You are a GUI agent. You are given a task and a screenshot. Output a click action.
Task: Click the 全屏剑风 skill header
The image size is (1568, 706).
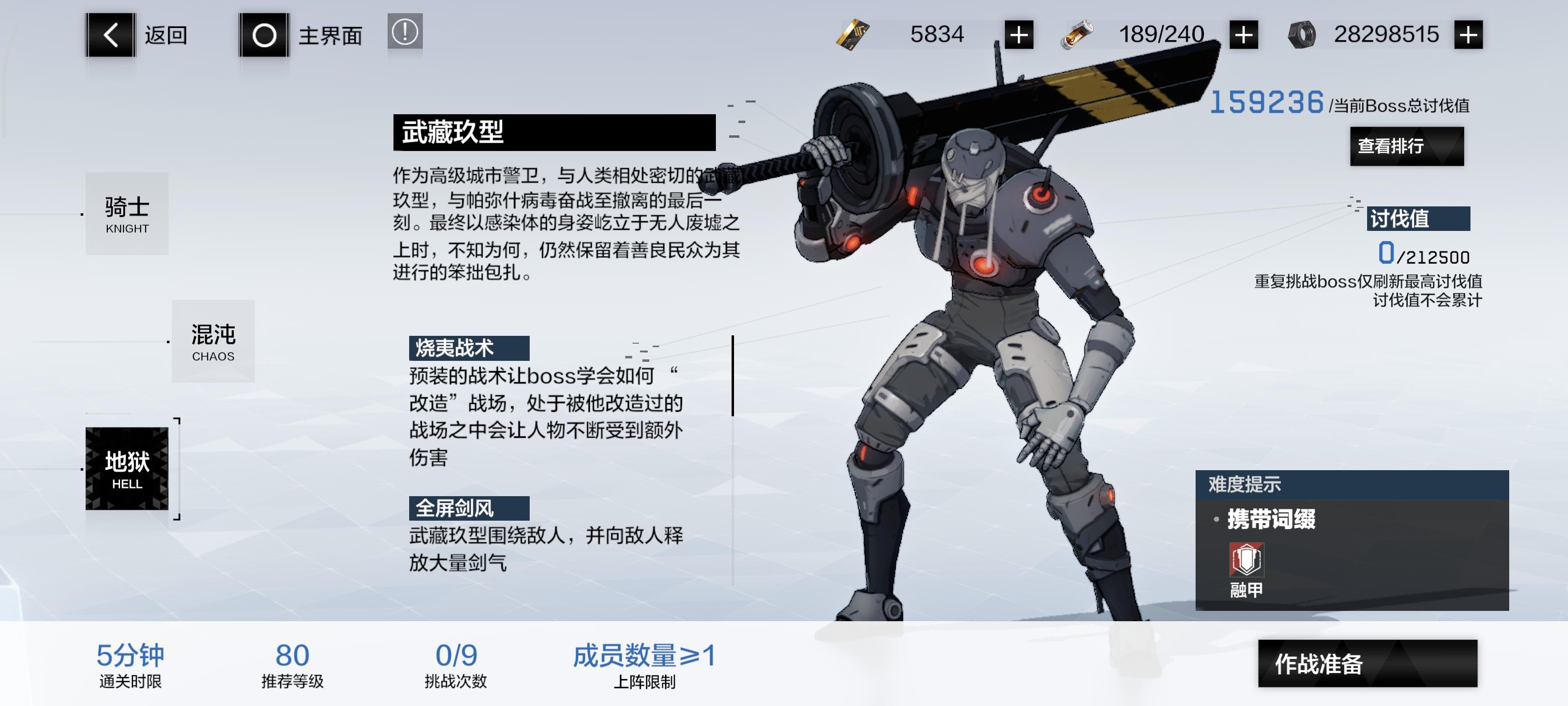pyautogui.click(x=469, y=509)
